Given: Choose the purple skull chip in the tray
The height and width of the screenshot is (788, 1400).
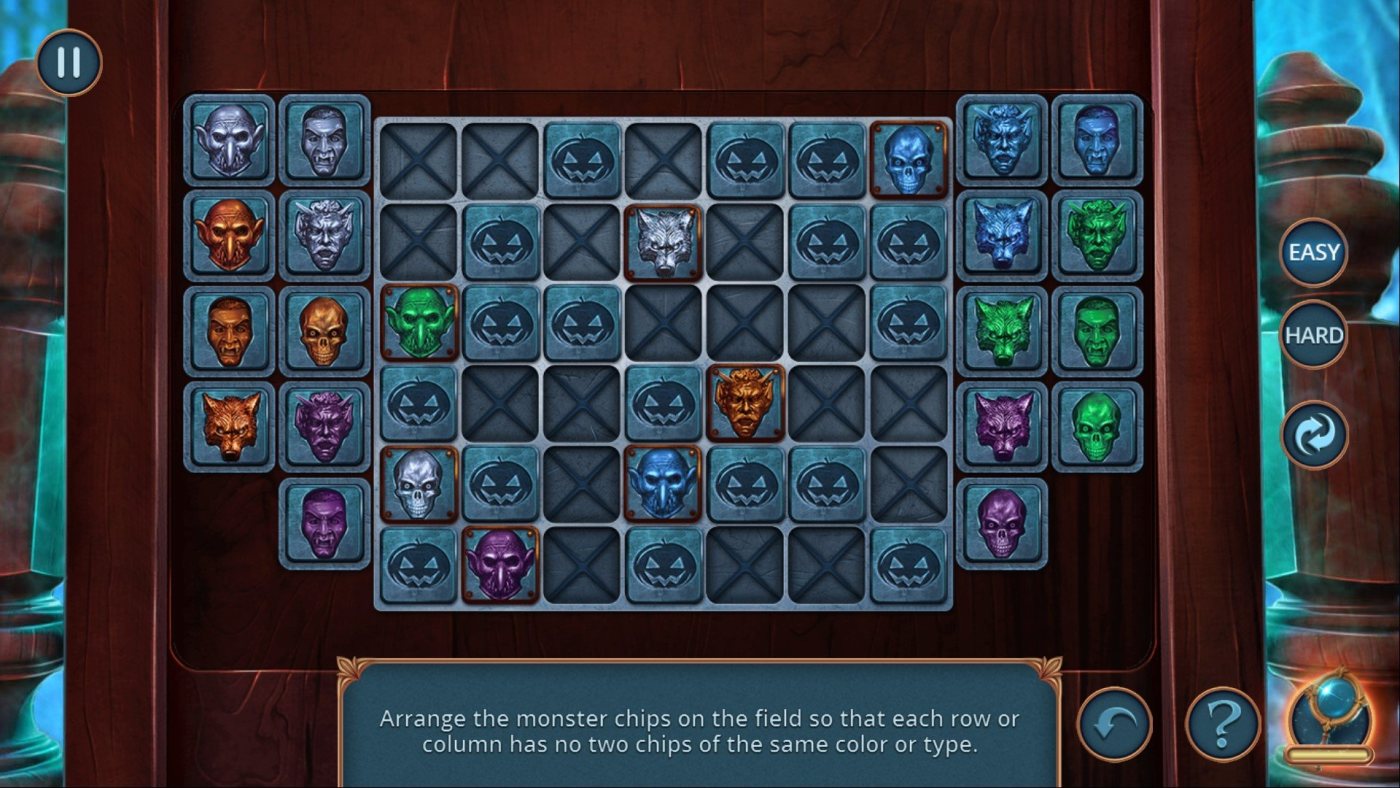Looking at the screenshot, I should click(x=1002, y=522).
